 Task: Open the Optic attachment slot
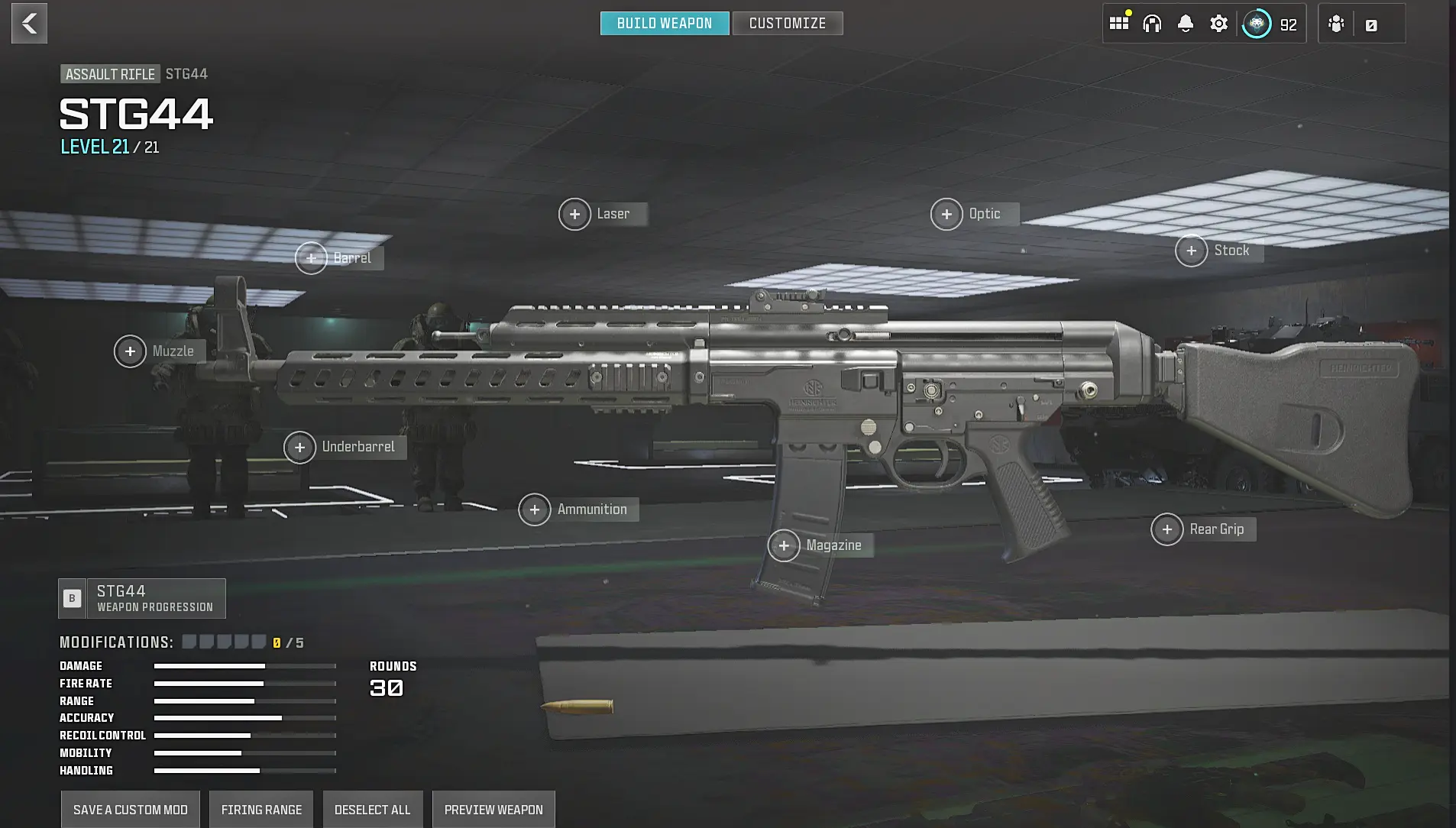click(x=946, y=214)
